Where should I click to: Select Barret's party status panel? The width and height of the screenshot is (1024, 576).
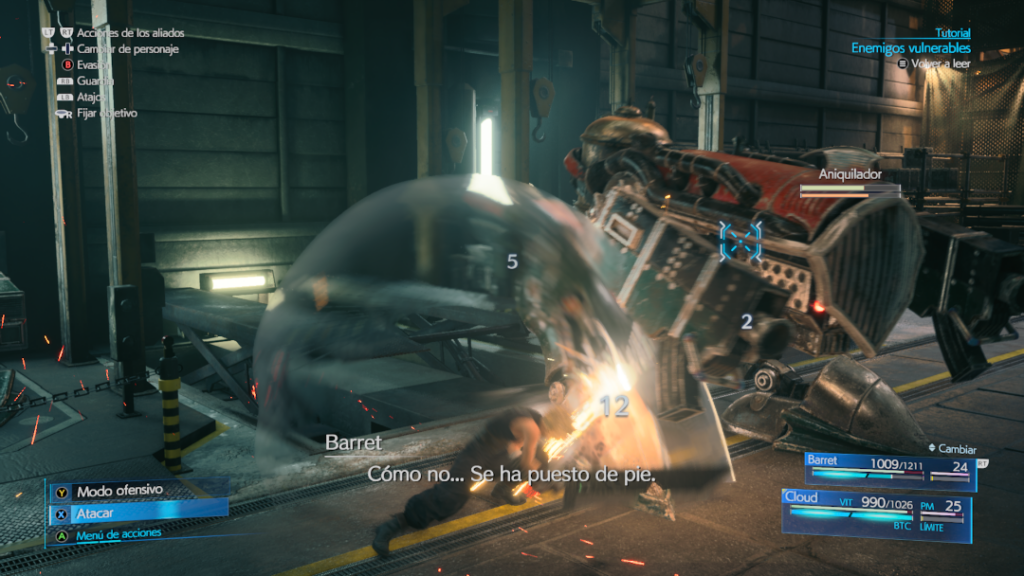pos(890,471)
